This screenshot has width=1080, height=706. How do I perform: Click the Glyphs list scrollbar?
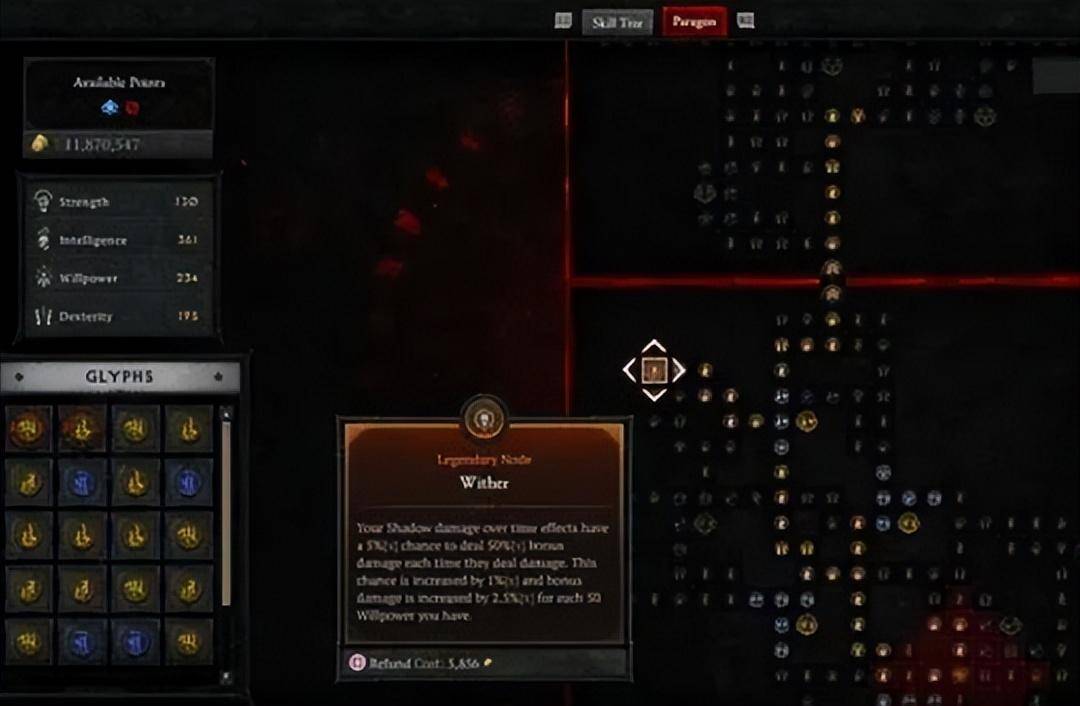pos(226,510)
